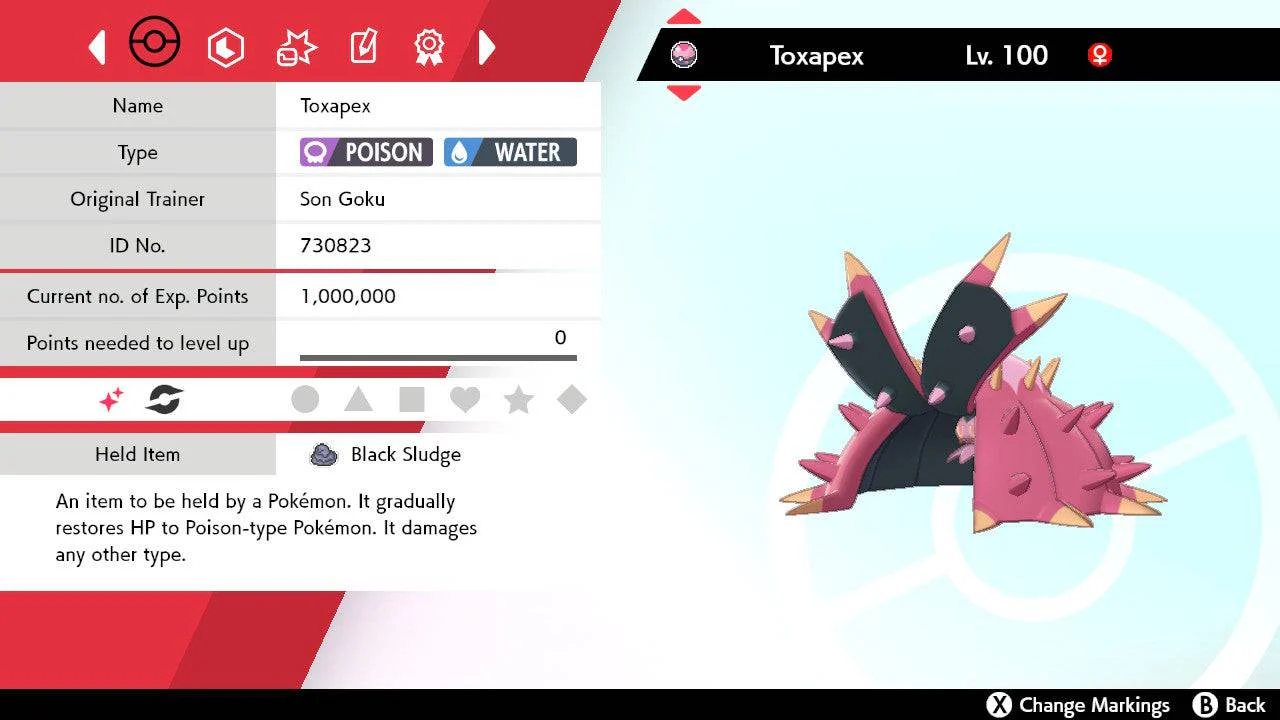This screenshot has height=720, width=1280.
Task: Toggle the triangle marking
Action: coord(358,400)
